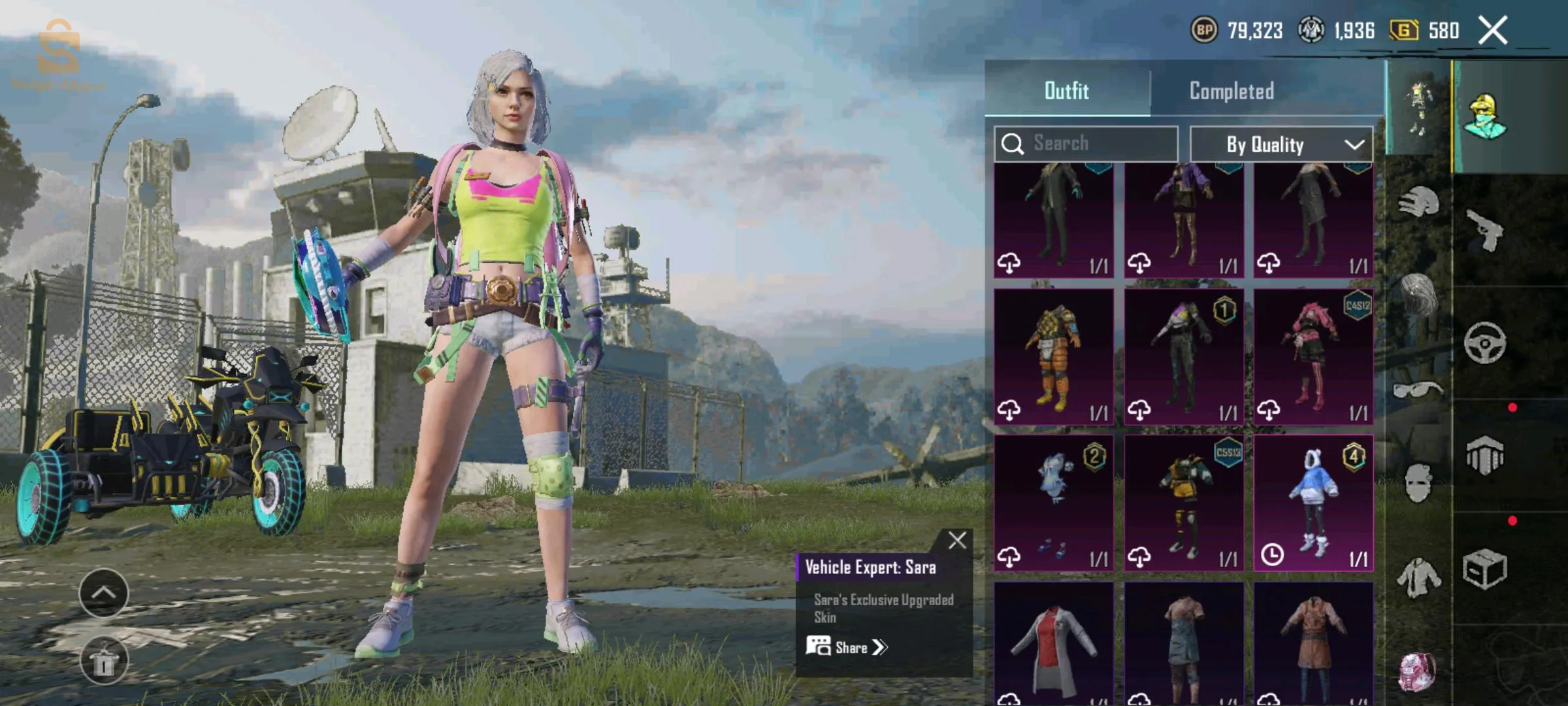Open the pistol weapon skins category
This screenshot has width=1568, height=706.
point(1484,230)
